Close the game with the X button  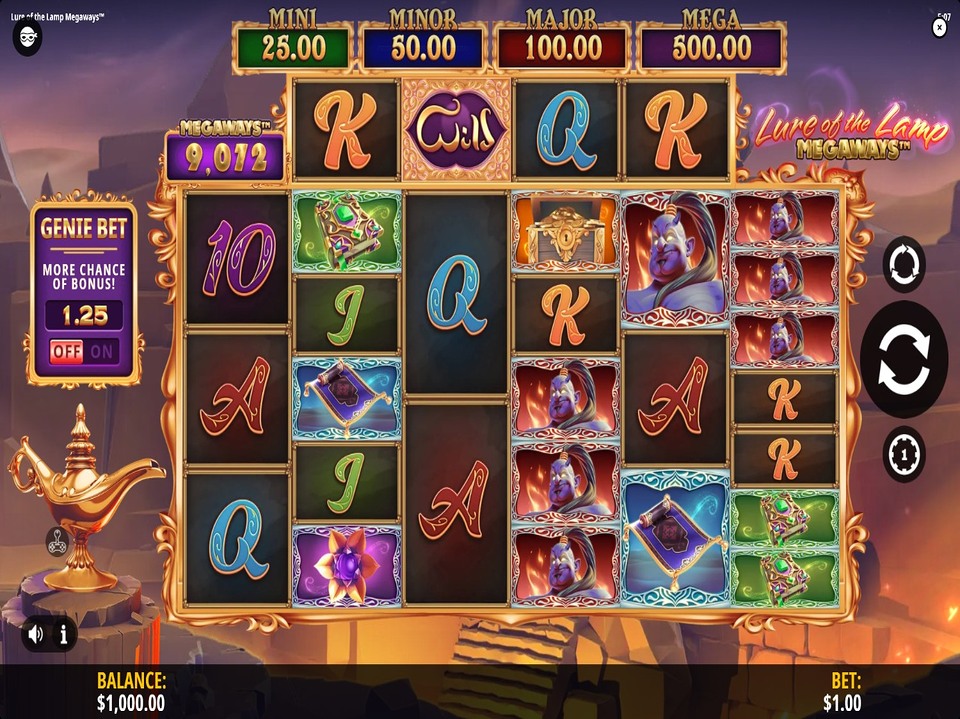(x=939, y=28)
